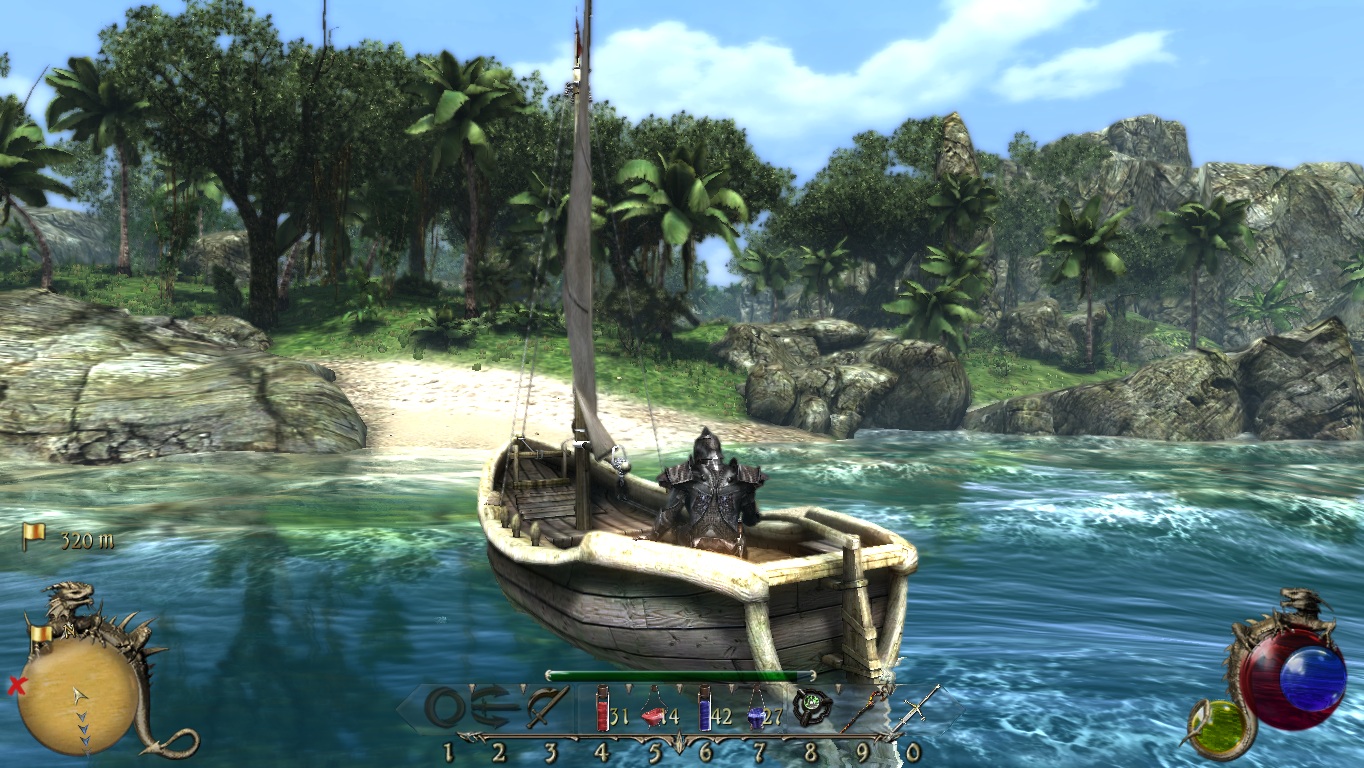This screenshot has width=1364, height=768.
Task: Click the red X marker beside minimap
Action: click(16, 686)
